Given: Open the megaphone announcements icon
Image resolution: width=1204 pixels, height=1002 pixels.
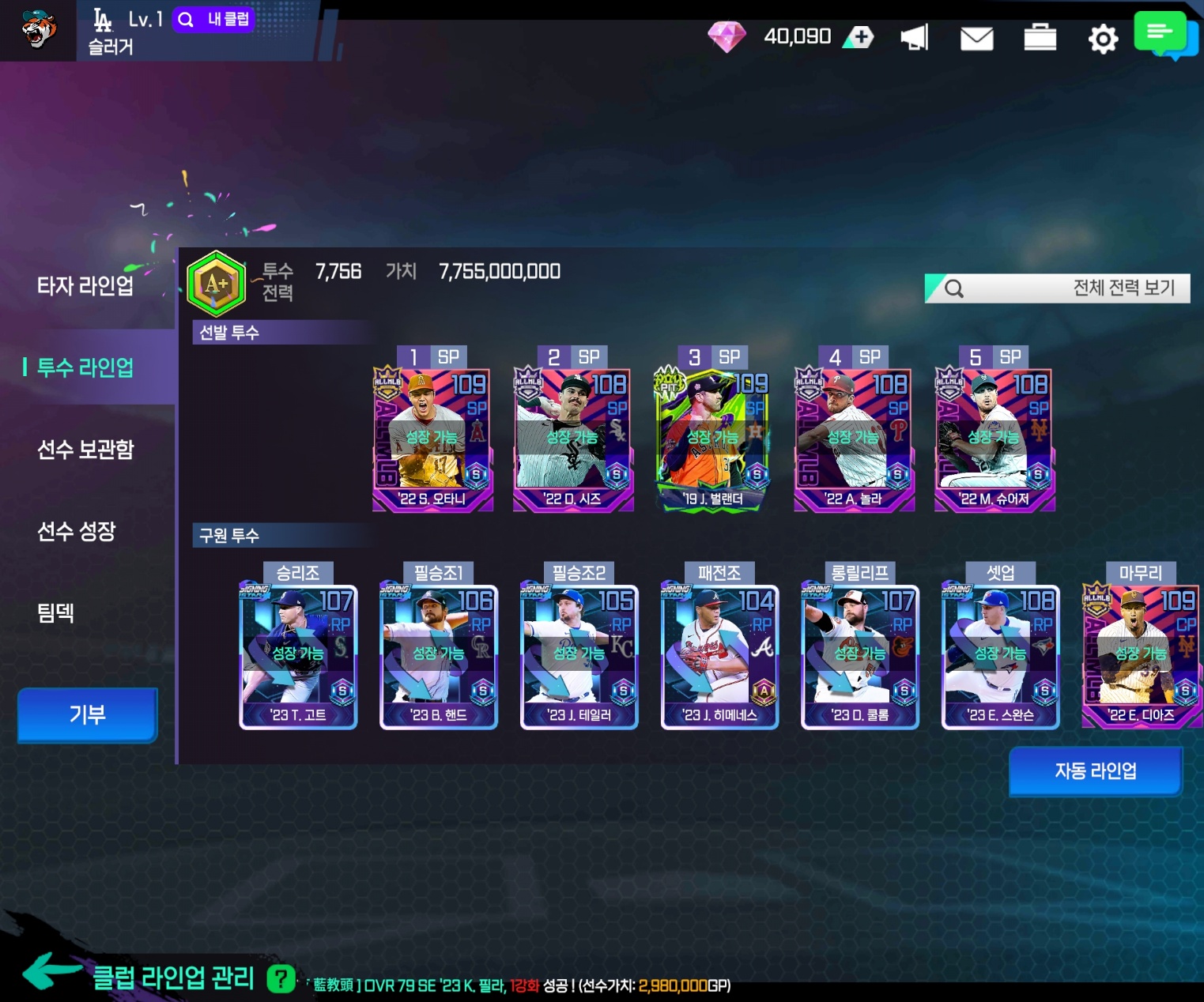Looking at the screenshot, I should click(915, 37).
